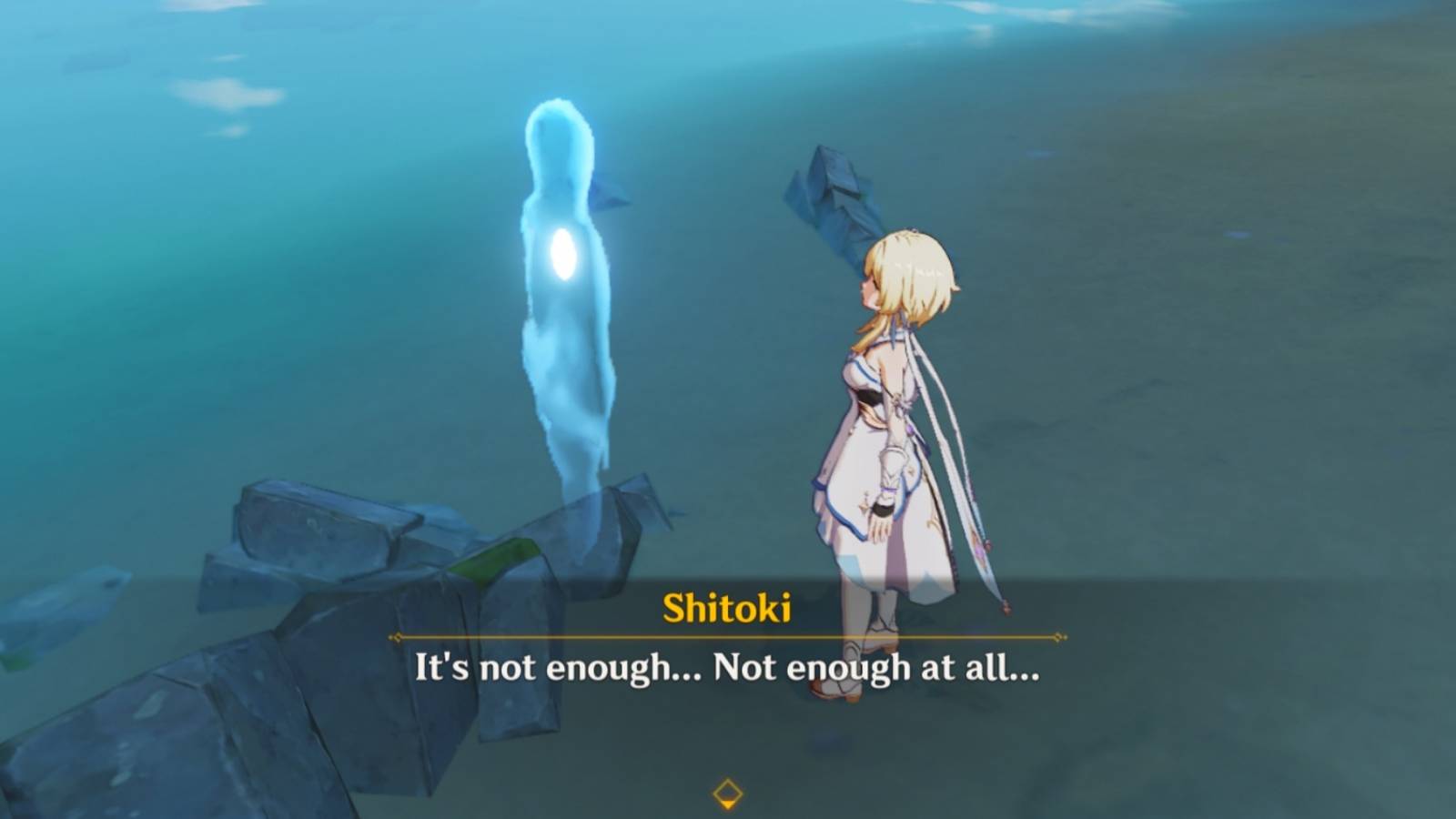This screenshot has height=819, width=1456.
Task: Click the phrase 'Not enough at all...'
Action: point(878,673)
